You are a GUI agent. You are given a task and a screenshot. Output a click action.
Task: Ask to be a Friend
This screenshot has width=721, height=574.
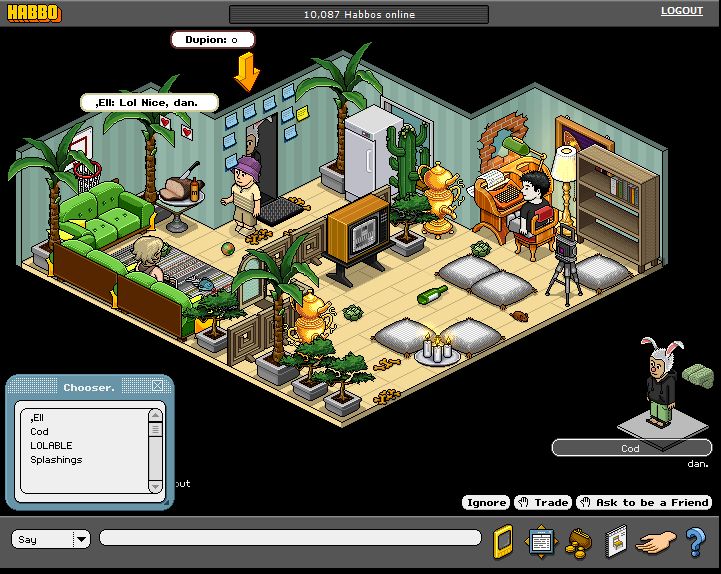tap(644, 502)
